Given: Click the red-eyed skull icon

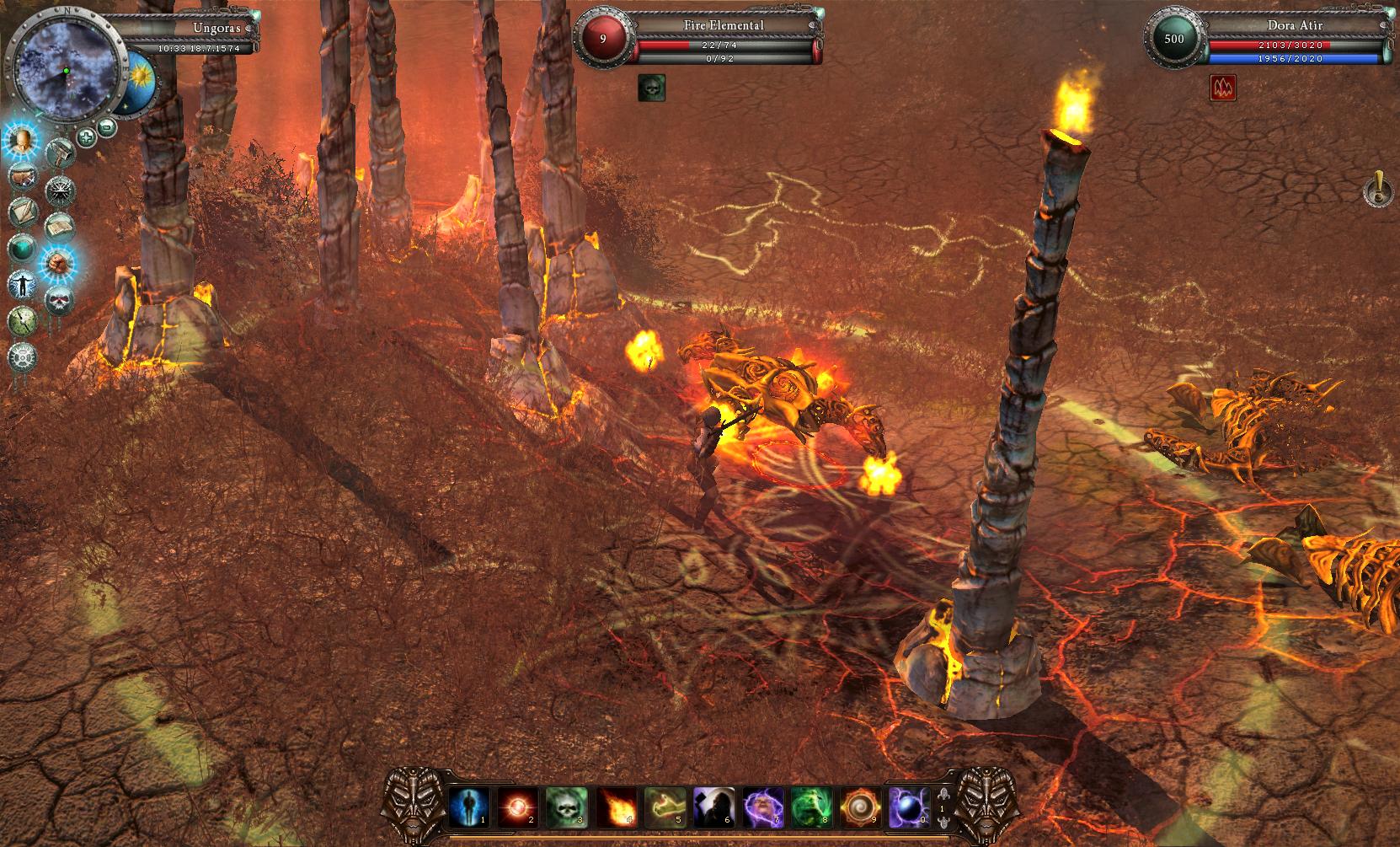Looking at the screenshot, I should (x=58, y=299).
